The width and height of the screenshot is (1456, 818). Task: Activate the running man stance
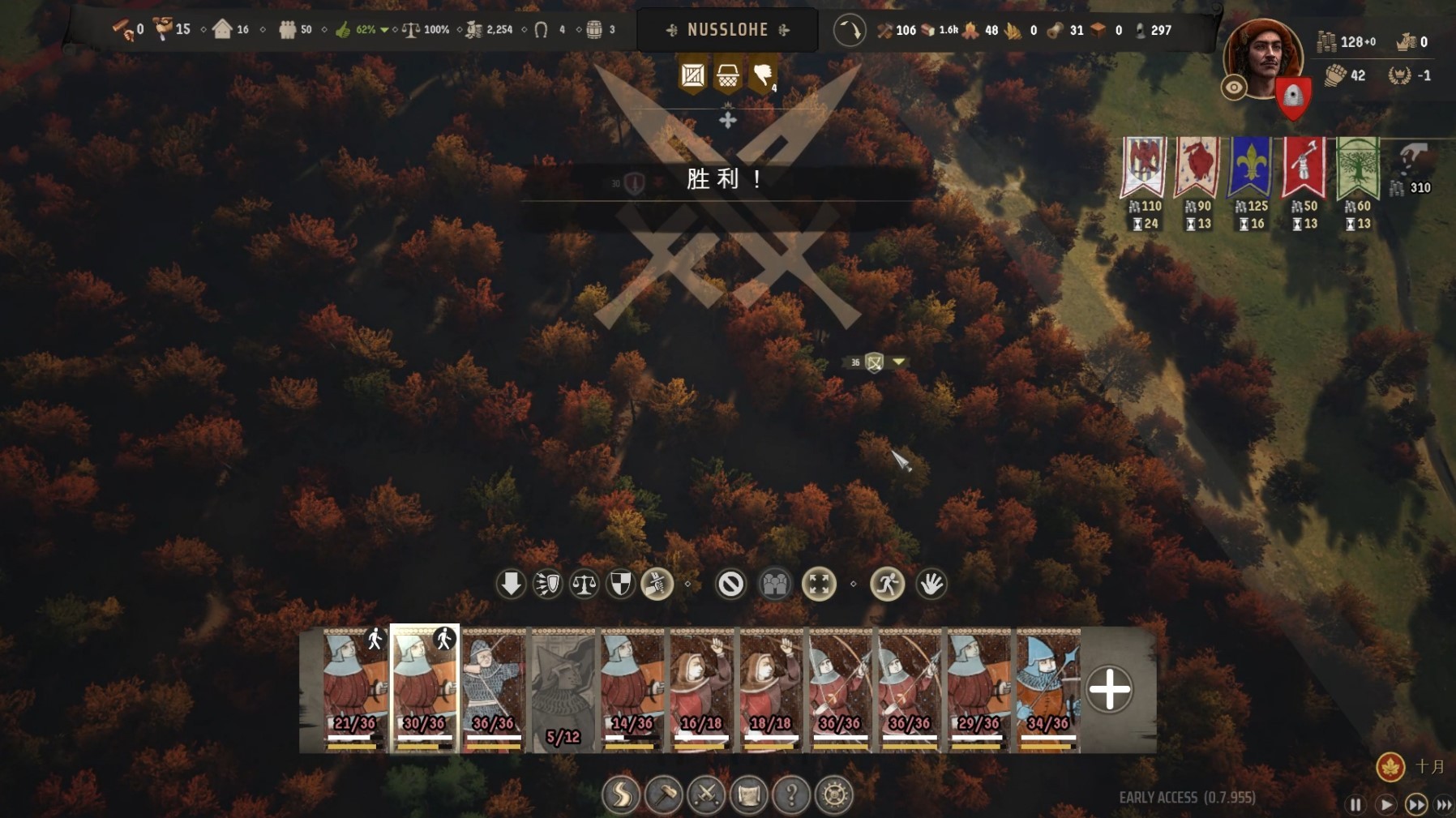coord(887,584)
